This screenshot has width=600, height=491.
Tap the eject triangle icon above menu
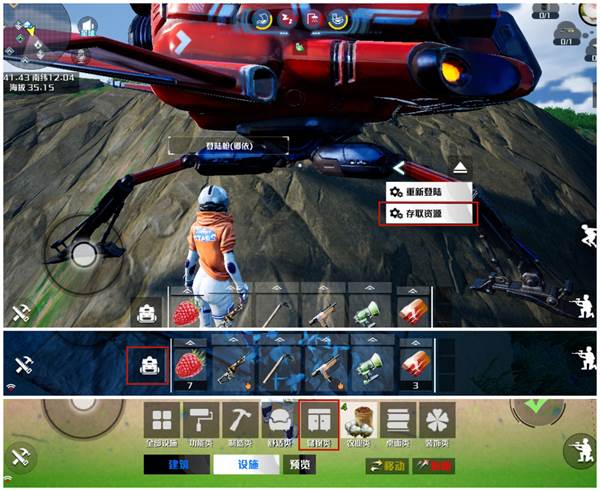(x=459, y=166)
